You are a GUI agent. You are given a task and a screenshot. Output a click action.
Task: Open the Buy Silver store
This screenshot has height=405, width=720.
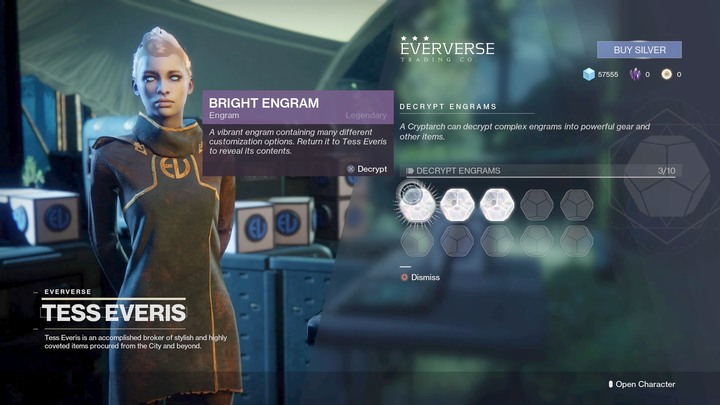639,49
